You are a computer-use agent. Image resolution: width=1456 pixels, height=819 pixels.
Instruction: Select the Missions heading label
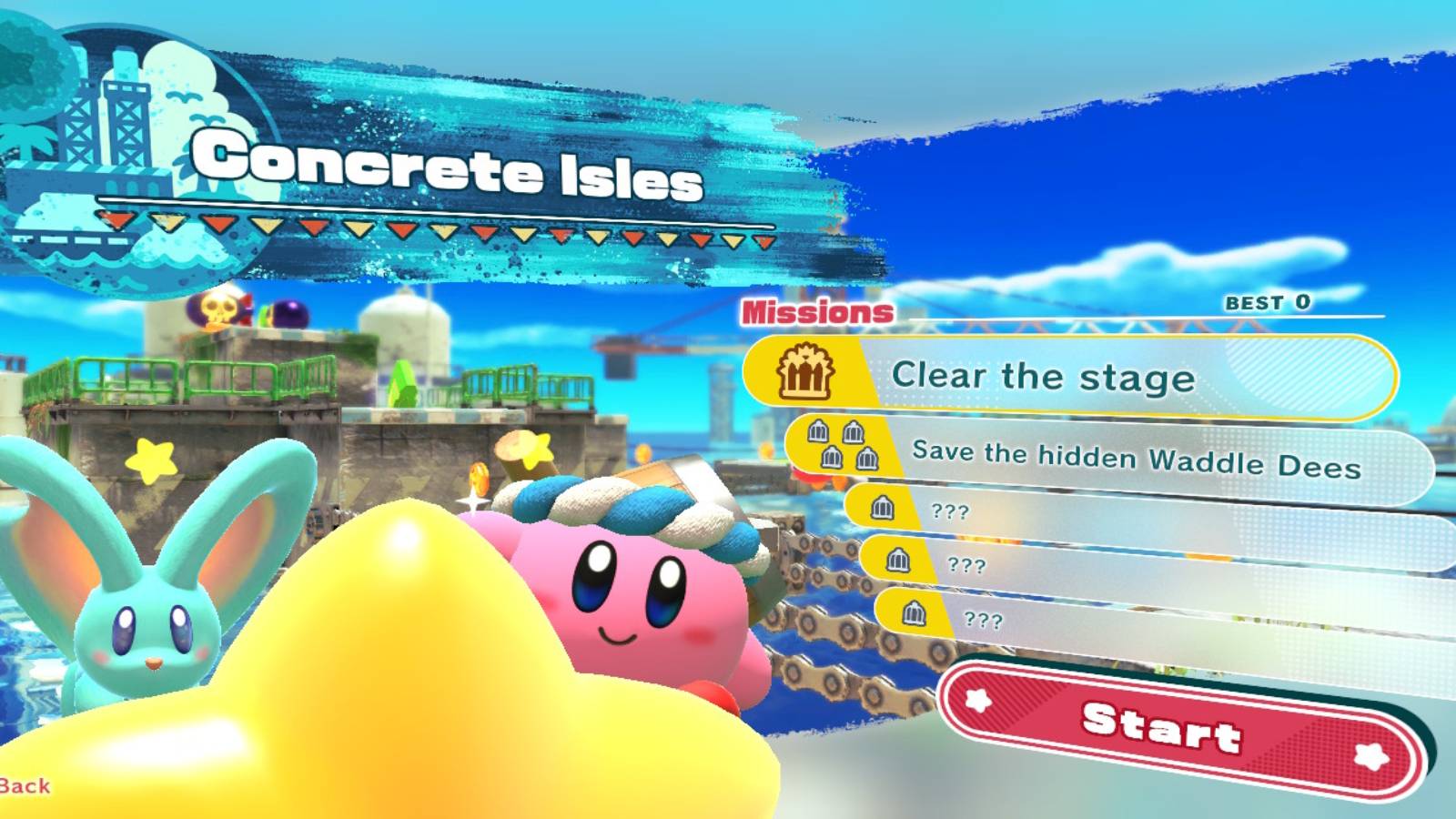point(817,311)
